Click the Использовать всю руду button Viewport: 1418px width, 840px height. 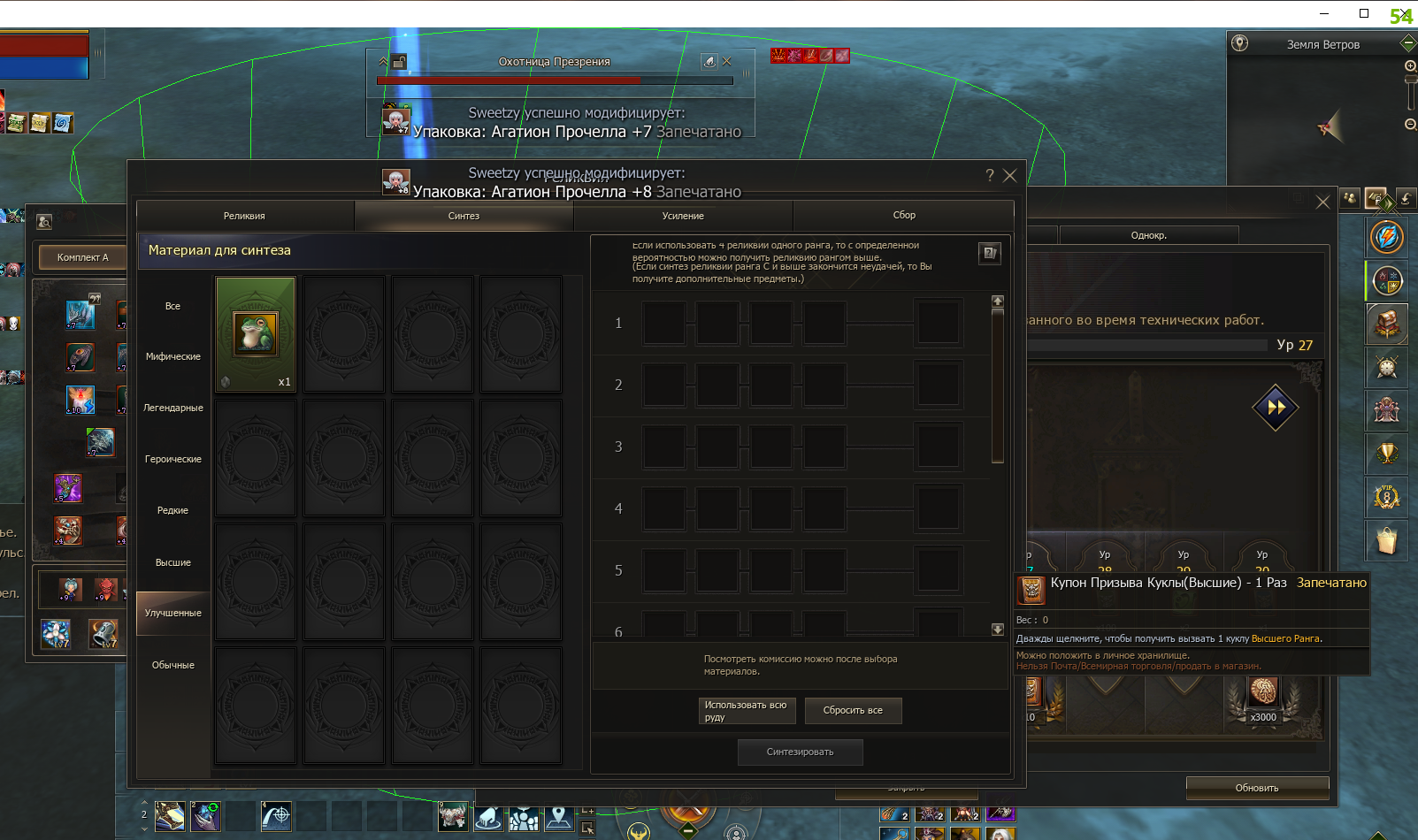[x=747, y=711]
